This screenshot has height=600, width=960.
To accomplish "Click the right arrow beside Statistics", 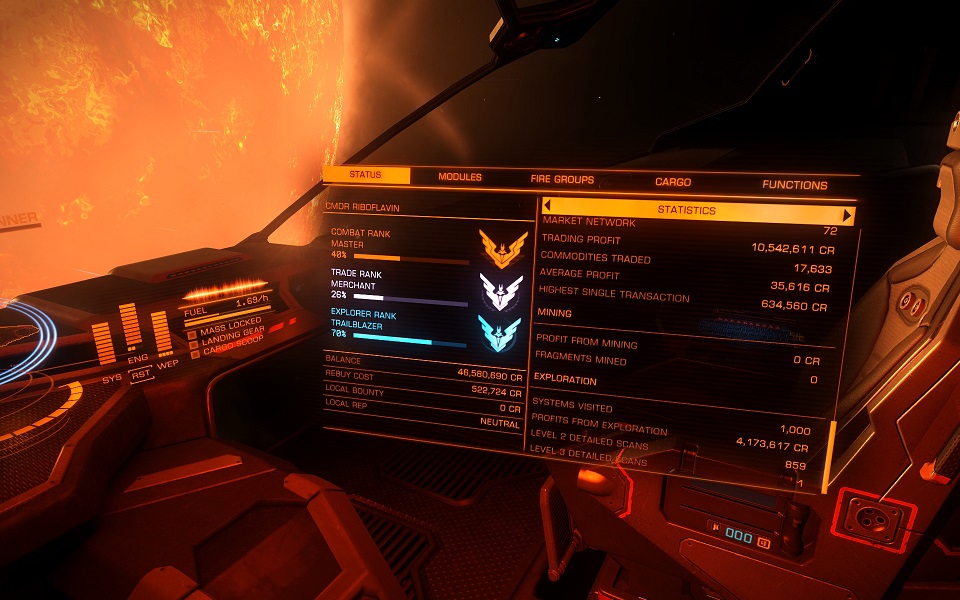I will click(x=848, y=214).
